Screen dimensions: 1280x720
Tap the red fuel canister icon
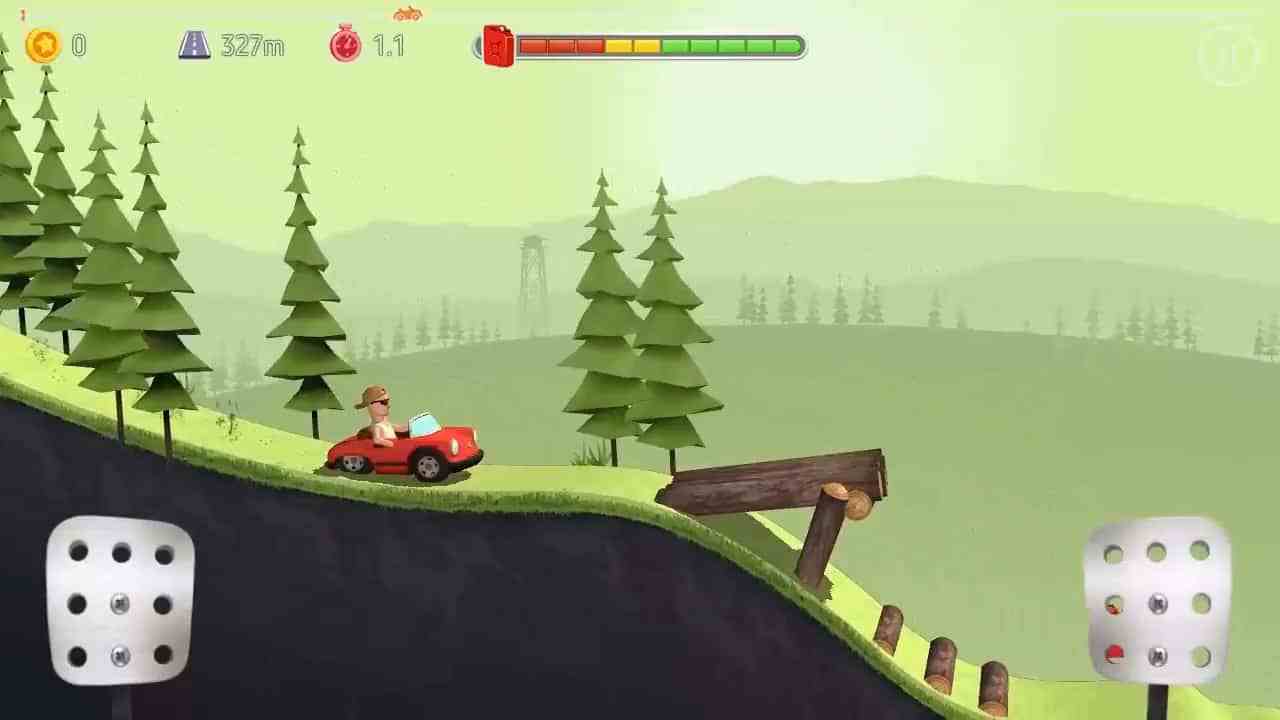point(497,45)
